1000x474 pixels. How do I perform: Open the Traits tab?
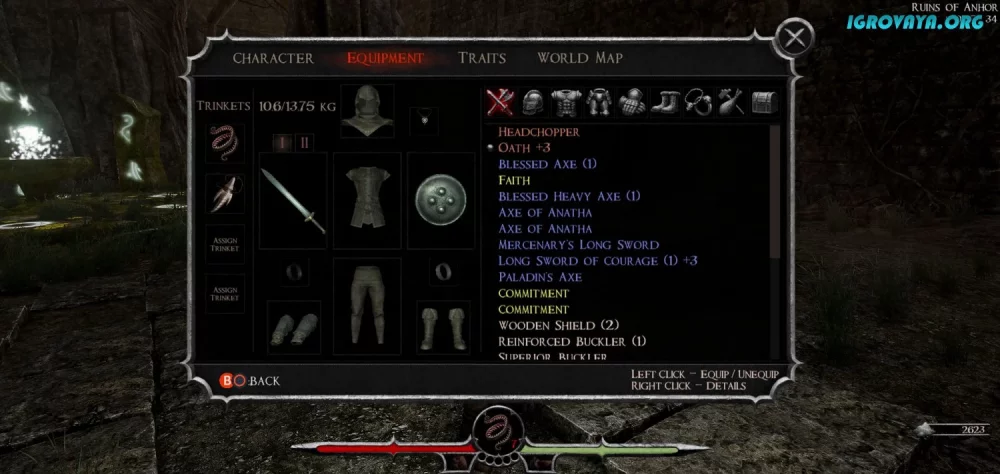tap(482, 58)
